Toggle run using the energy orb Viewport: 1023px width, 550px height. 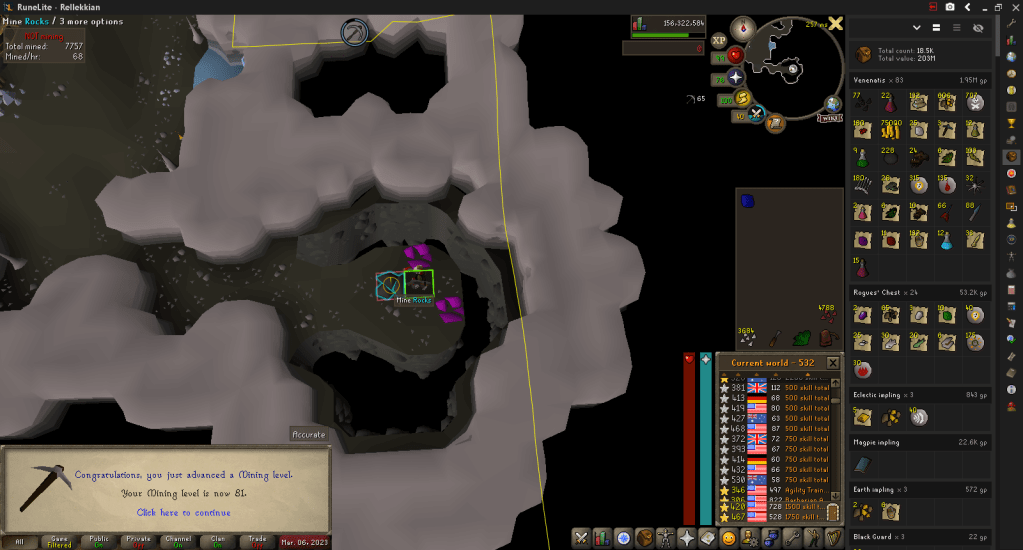[x=744, y=98]
